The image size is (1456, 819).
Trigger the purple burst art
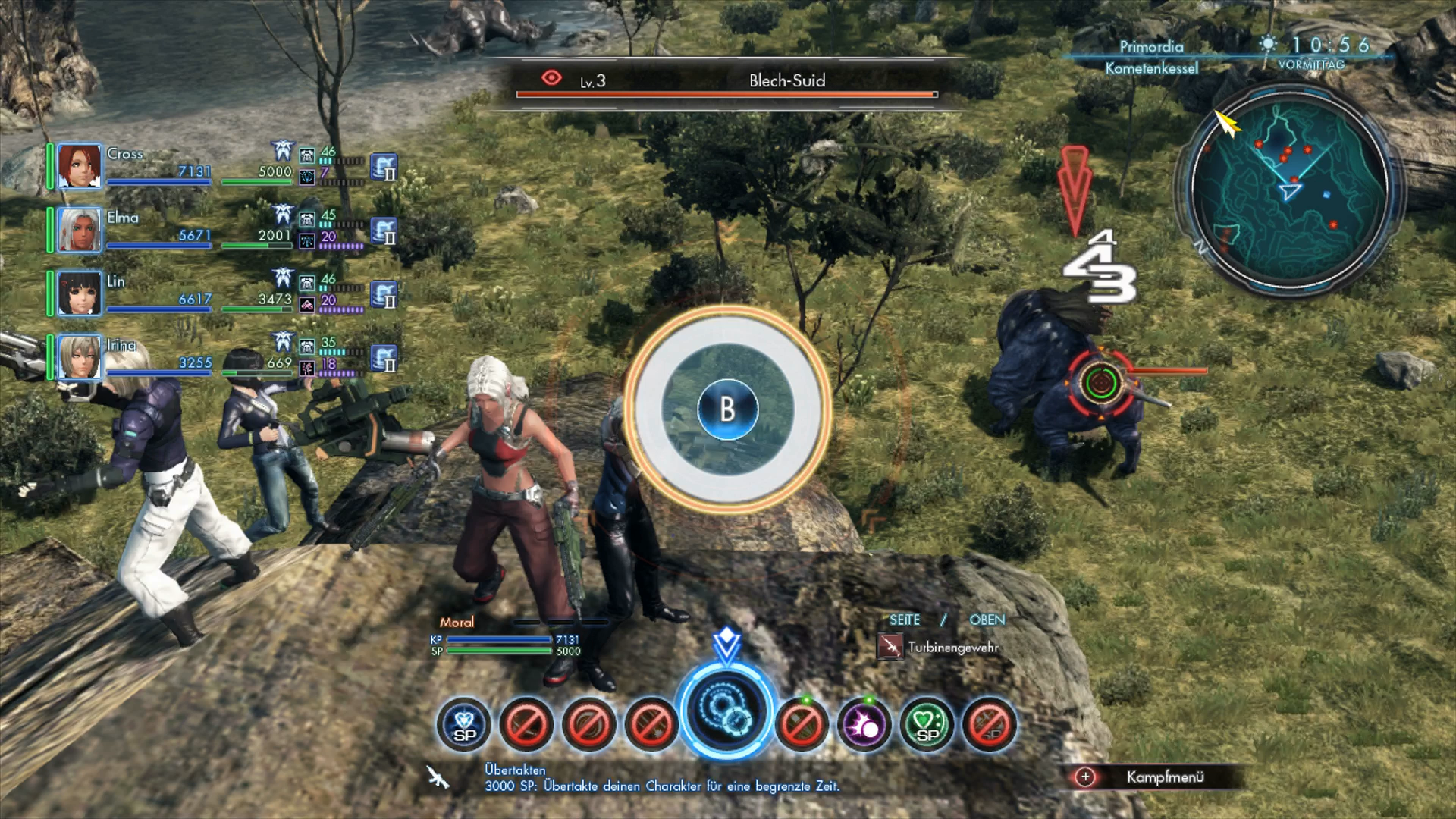864,724
